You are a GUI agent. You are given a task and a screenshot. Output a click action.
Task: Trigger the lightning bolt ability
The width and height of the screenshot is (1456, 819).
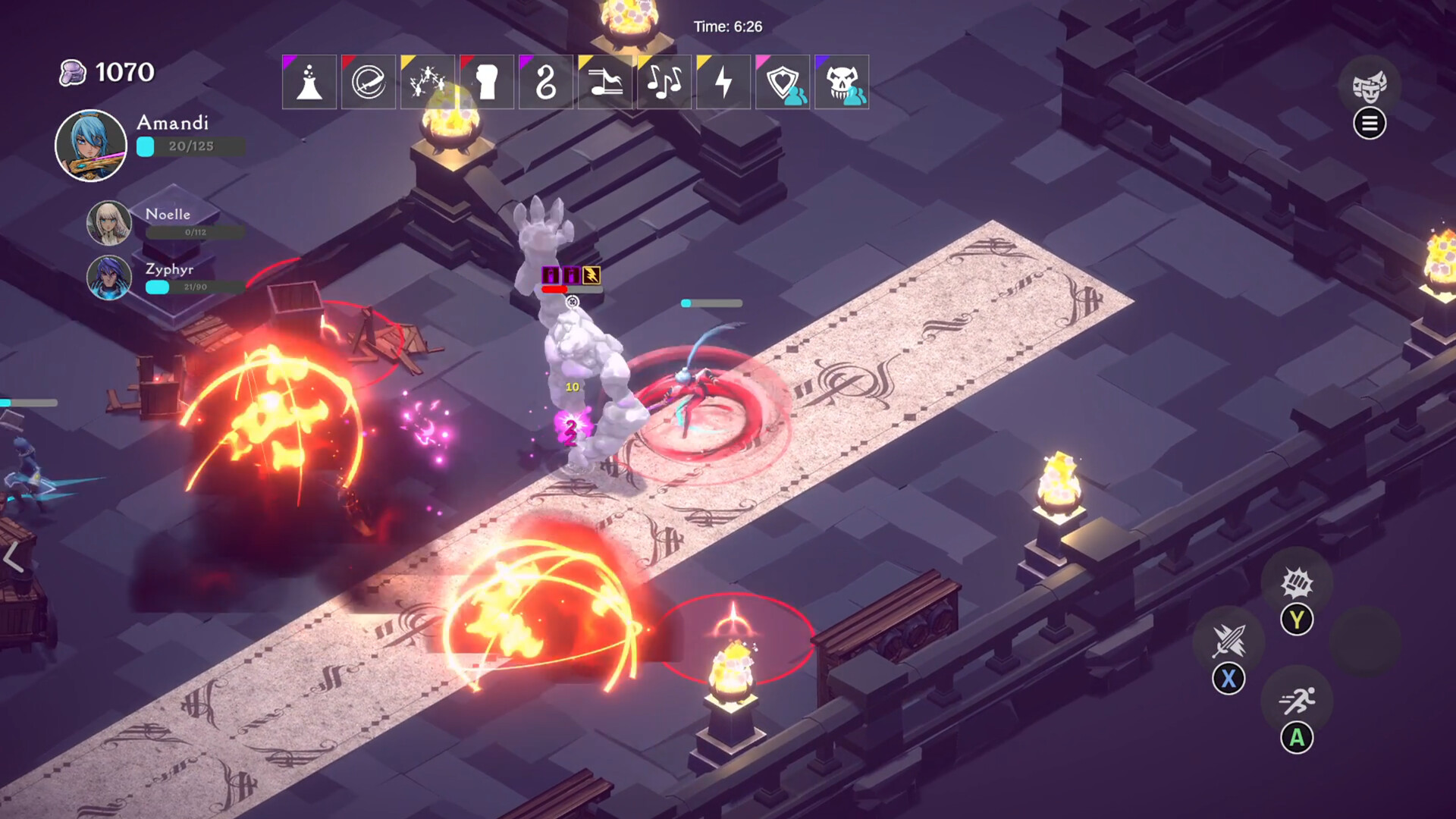click(x=723, y=82)
